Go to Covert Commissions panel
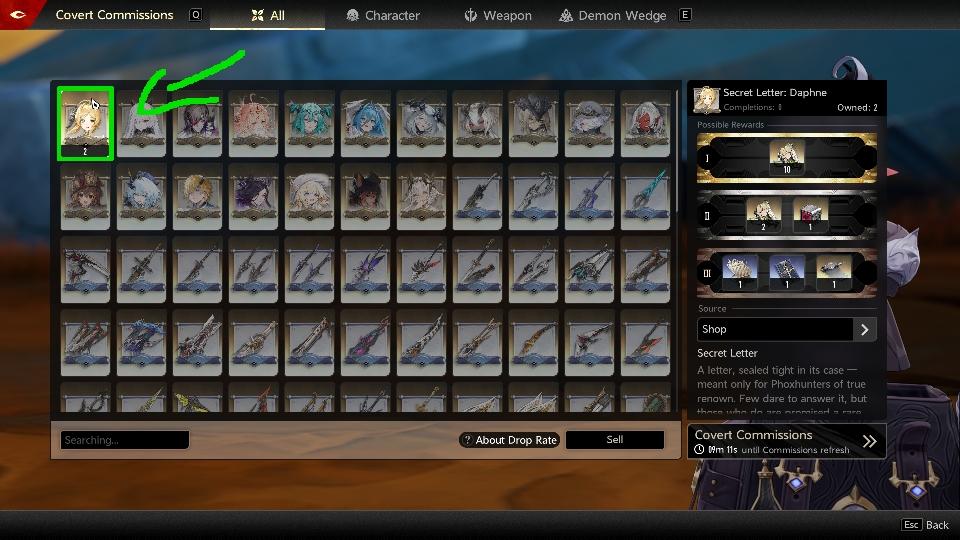Screen dimensions: 960x540 coord(786,440)
